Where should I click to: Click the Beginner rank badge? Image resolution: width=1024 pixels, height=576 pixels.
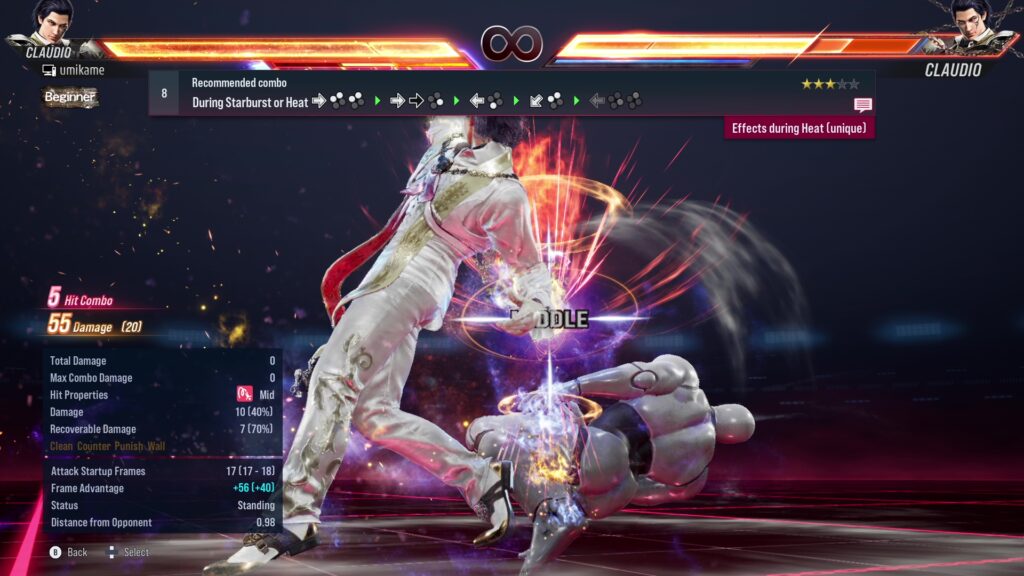70,97
